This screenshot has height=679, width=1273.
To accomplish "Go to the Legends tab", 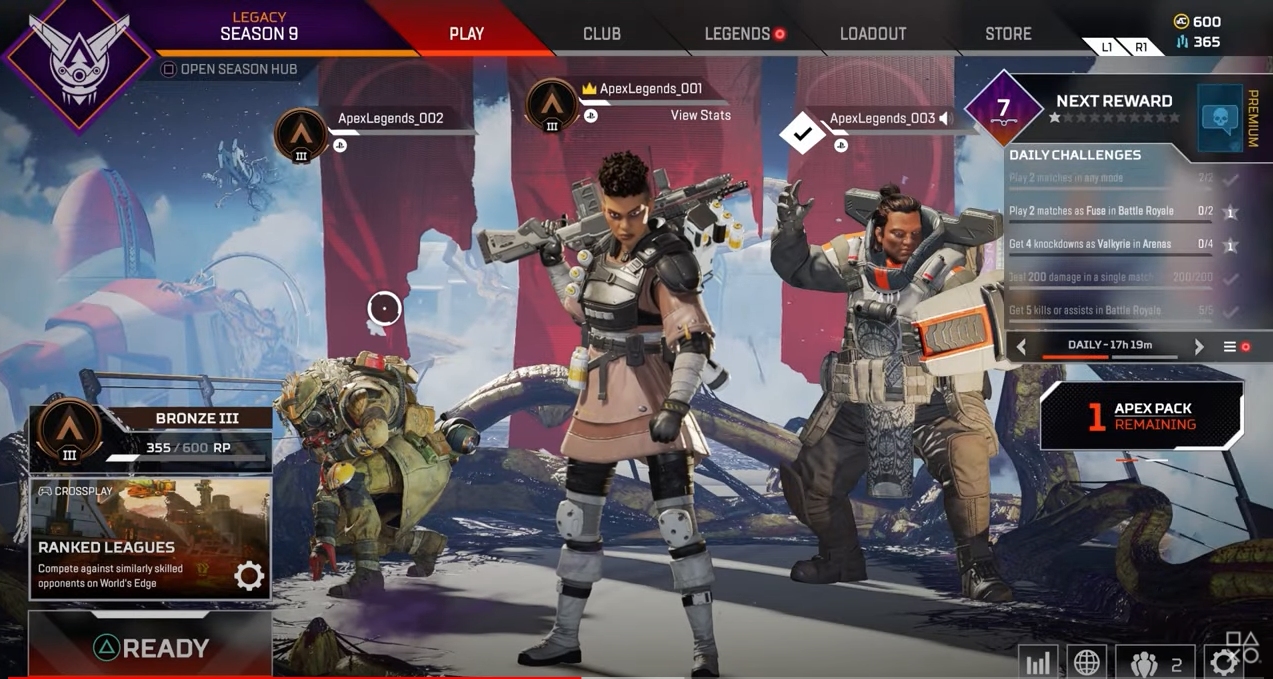I will [737, 33].
